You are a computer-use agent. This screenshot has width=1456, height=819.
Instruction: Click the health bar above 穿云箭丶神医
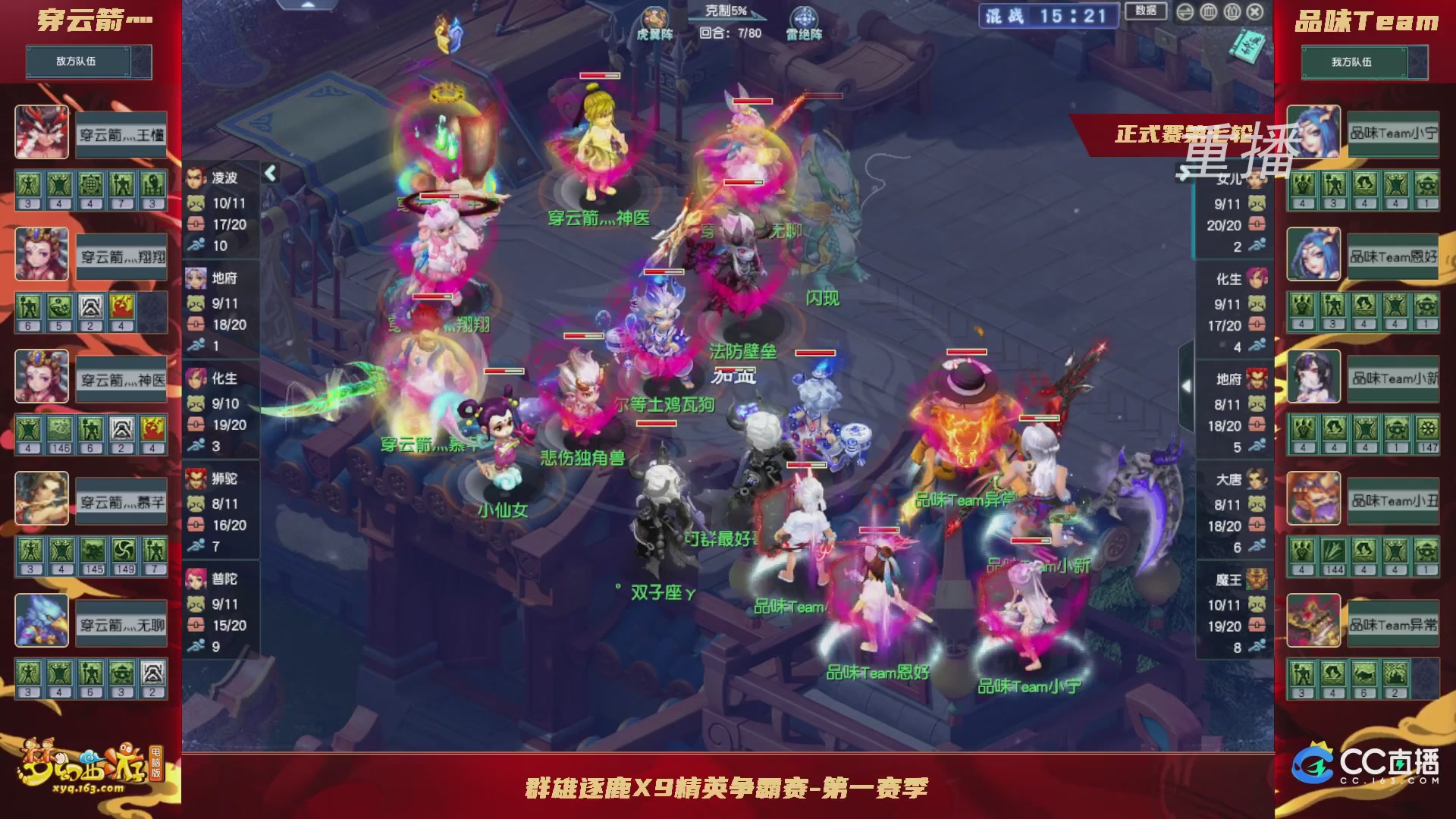(599, 77)
